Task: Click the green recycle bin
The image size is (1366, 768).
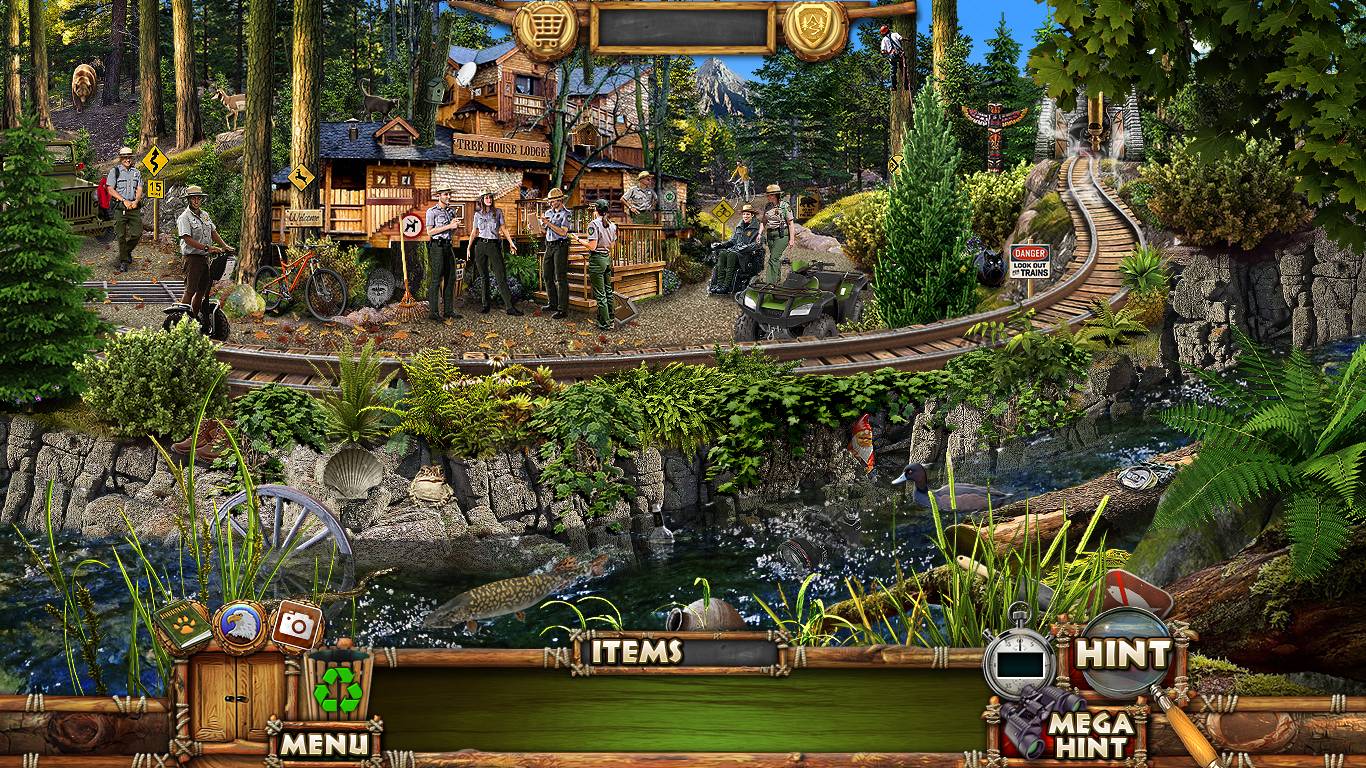Action: click(x=338, y=686)
